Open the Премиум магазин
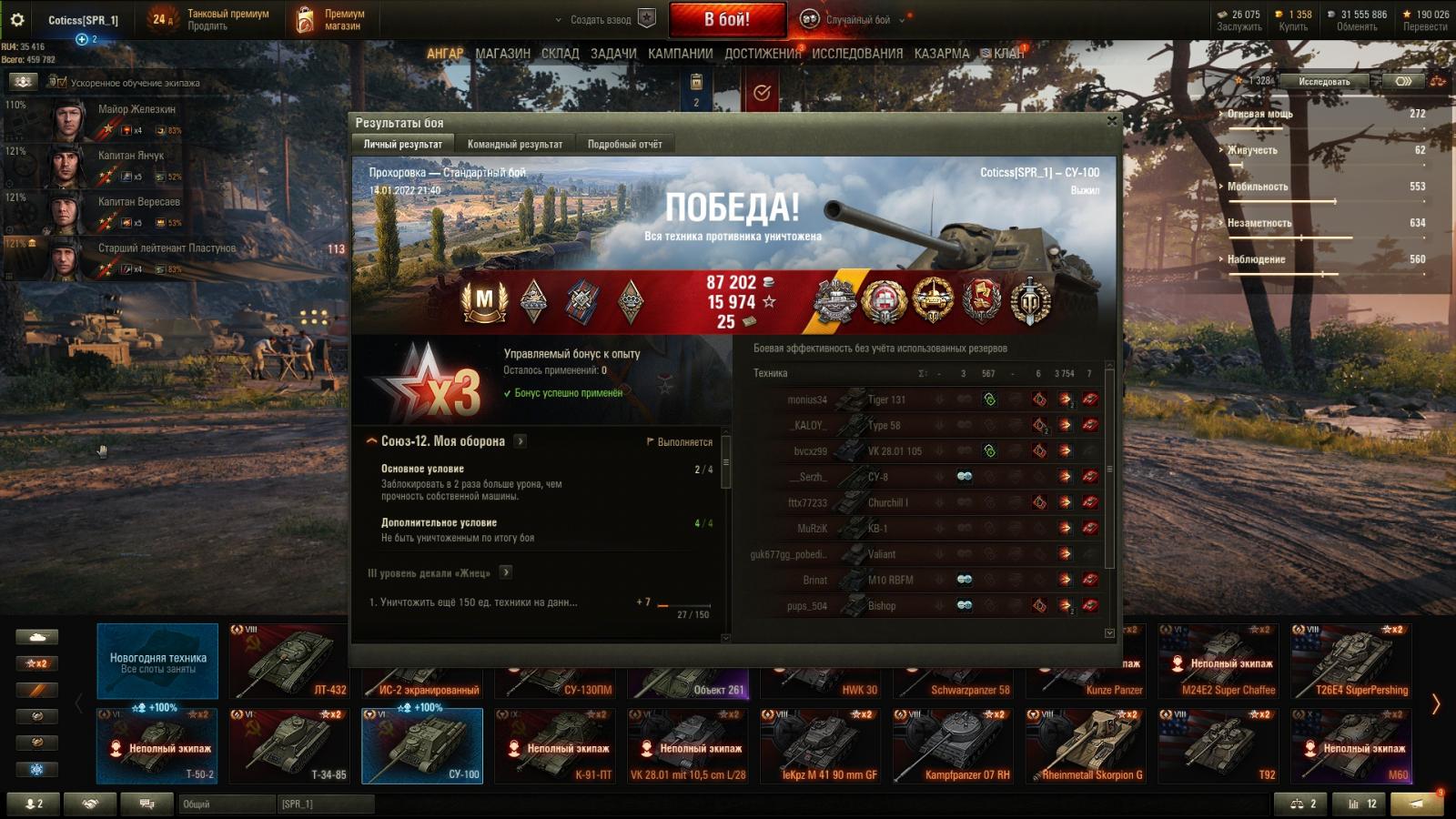This screenshot has height=819, width=1456. (329, 19)
